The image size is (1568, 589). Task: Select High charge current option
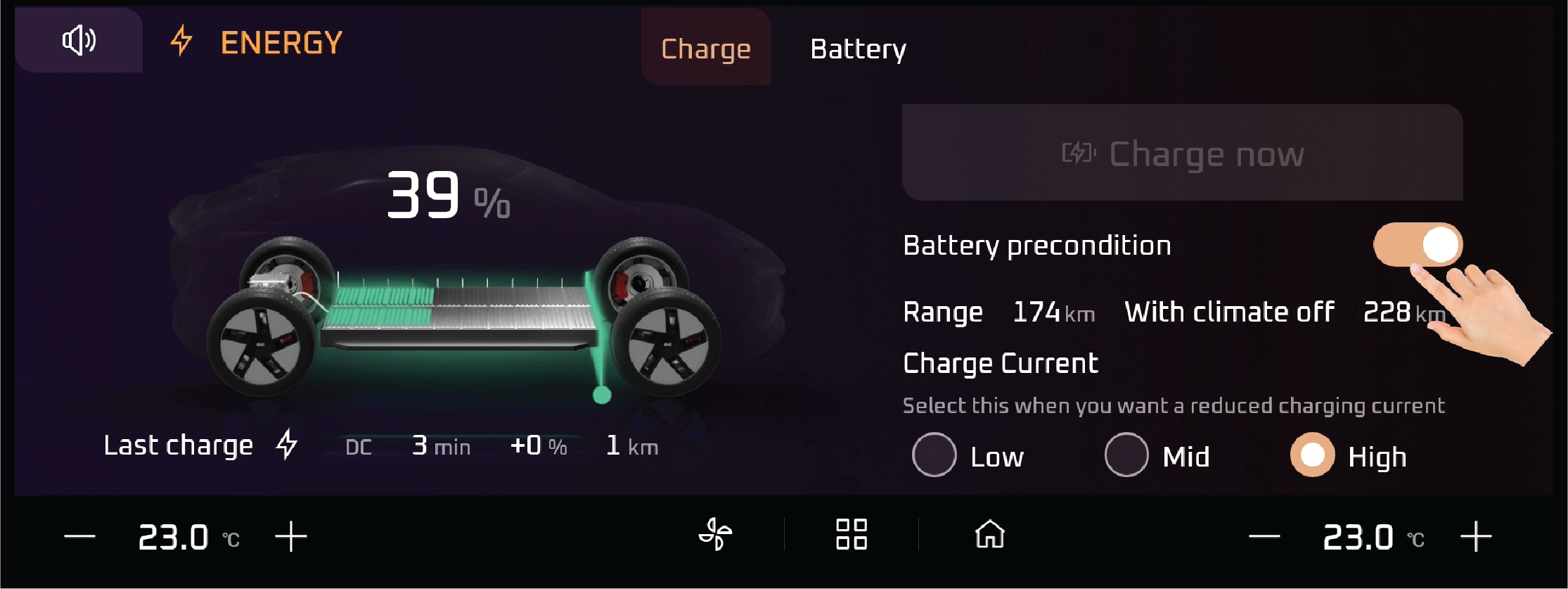[x=1312, y=455]
